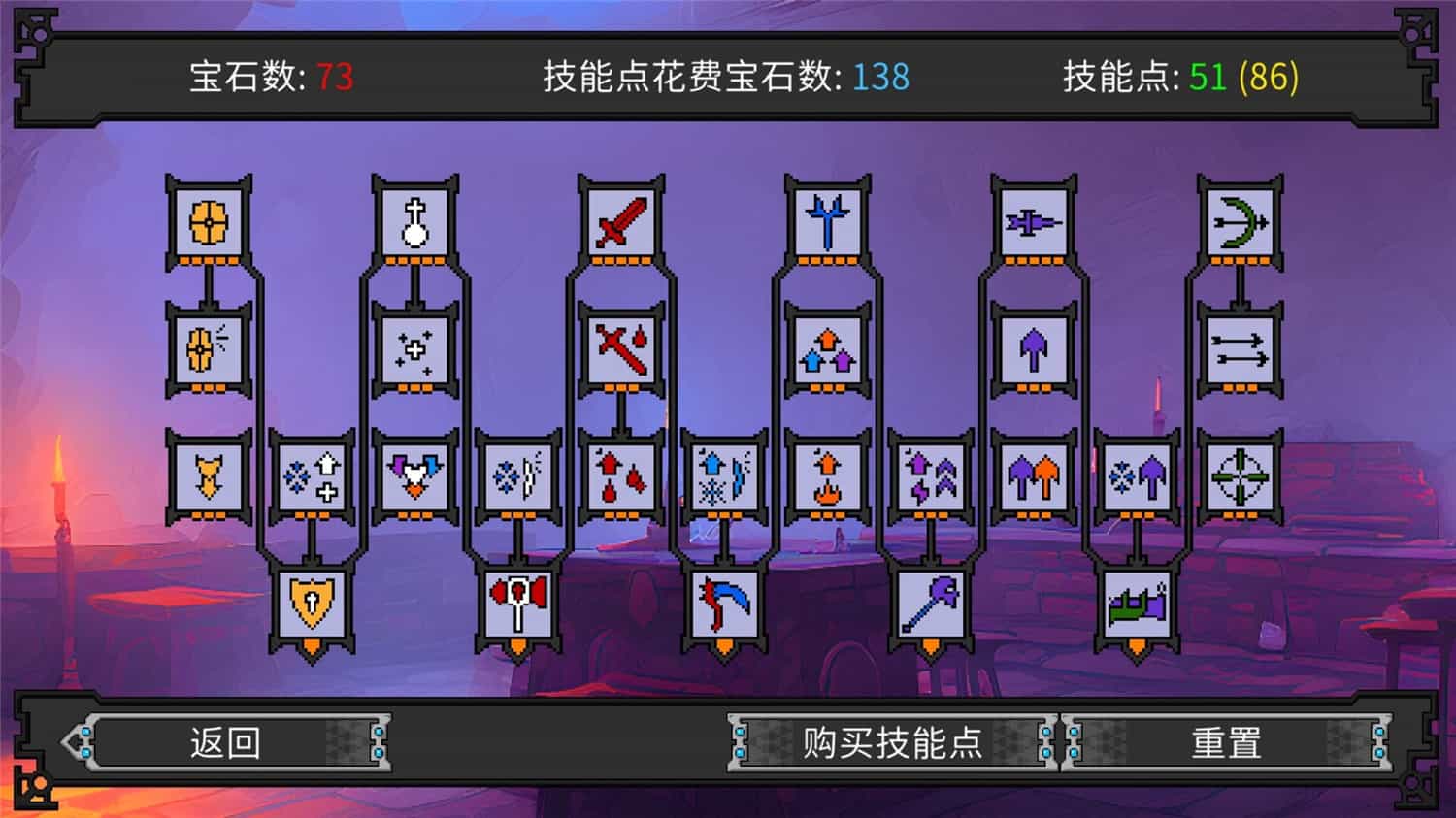Click the 购买技能点 button to buy skill points

point(891,741)
